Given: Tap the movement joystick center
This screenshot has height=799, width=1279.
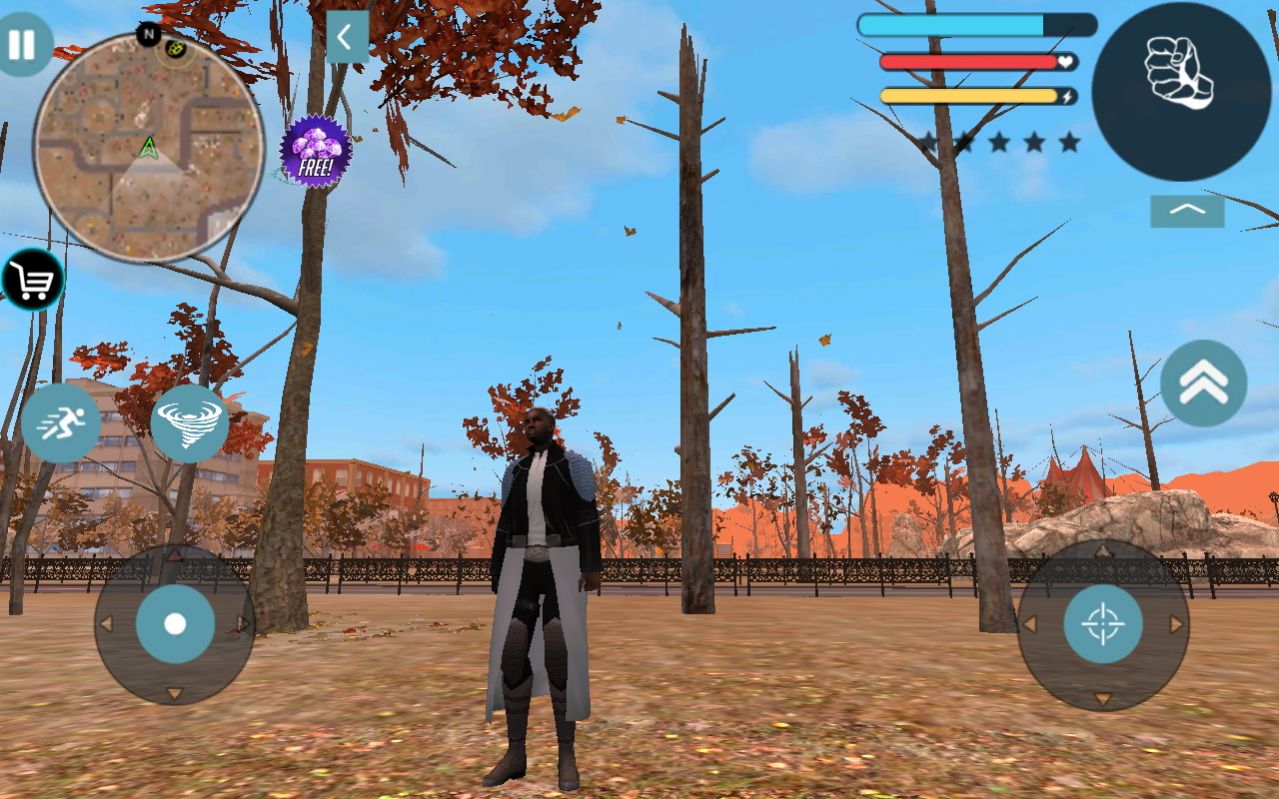Looking at the screenshot, I should (175, 624).
